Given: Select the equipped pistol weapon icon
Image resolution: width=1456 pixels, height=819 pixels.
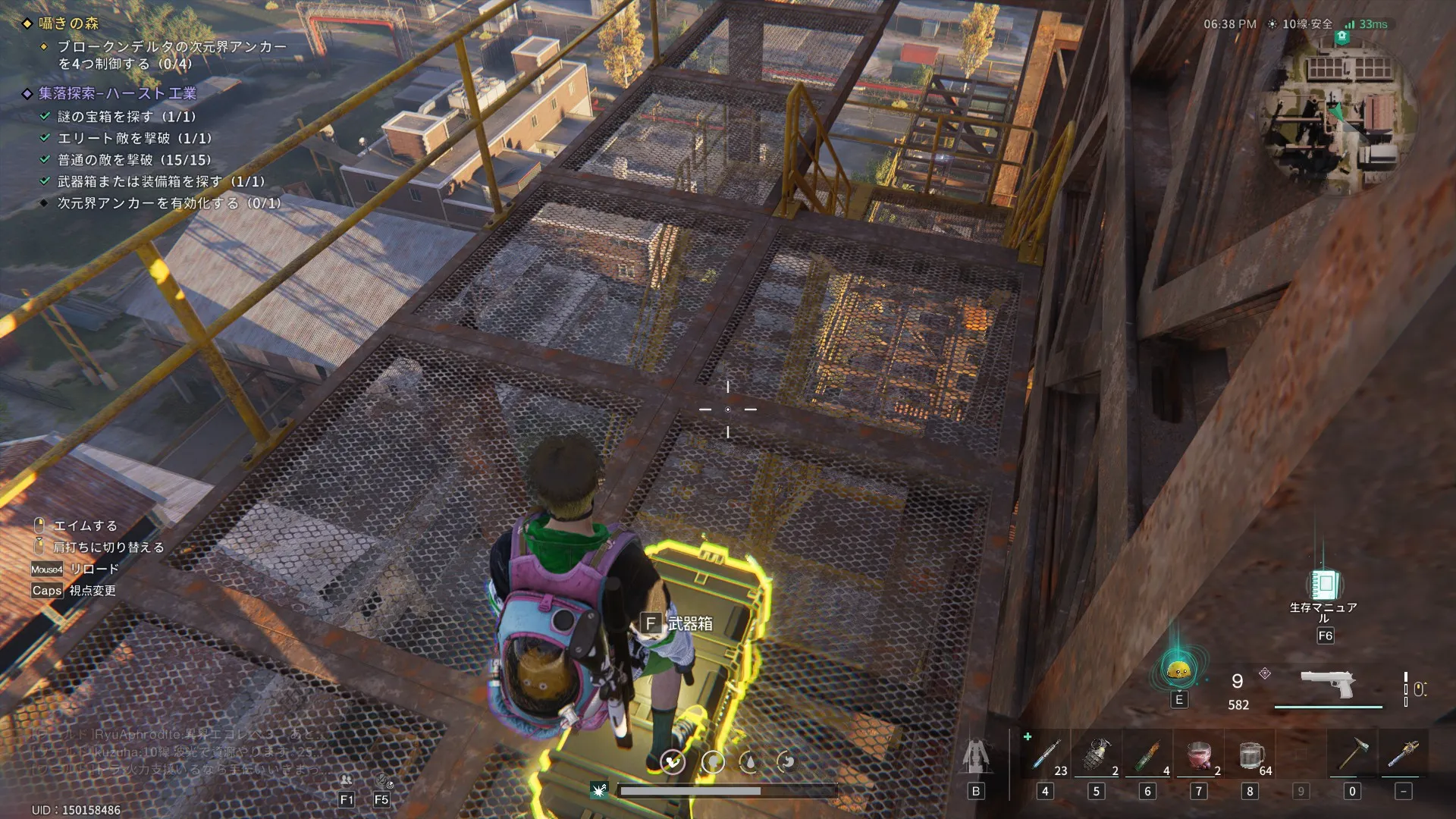Looking at the screenshot, I should pyautogui.click(x=1328, y=684).
